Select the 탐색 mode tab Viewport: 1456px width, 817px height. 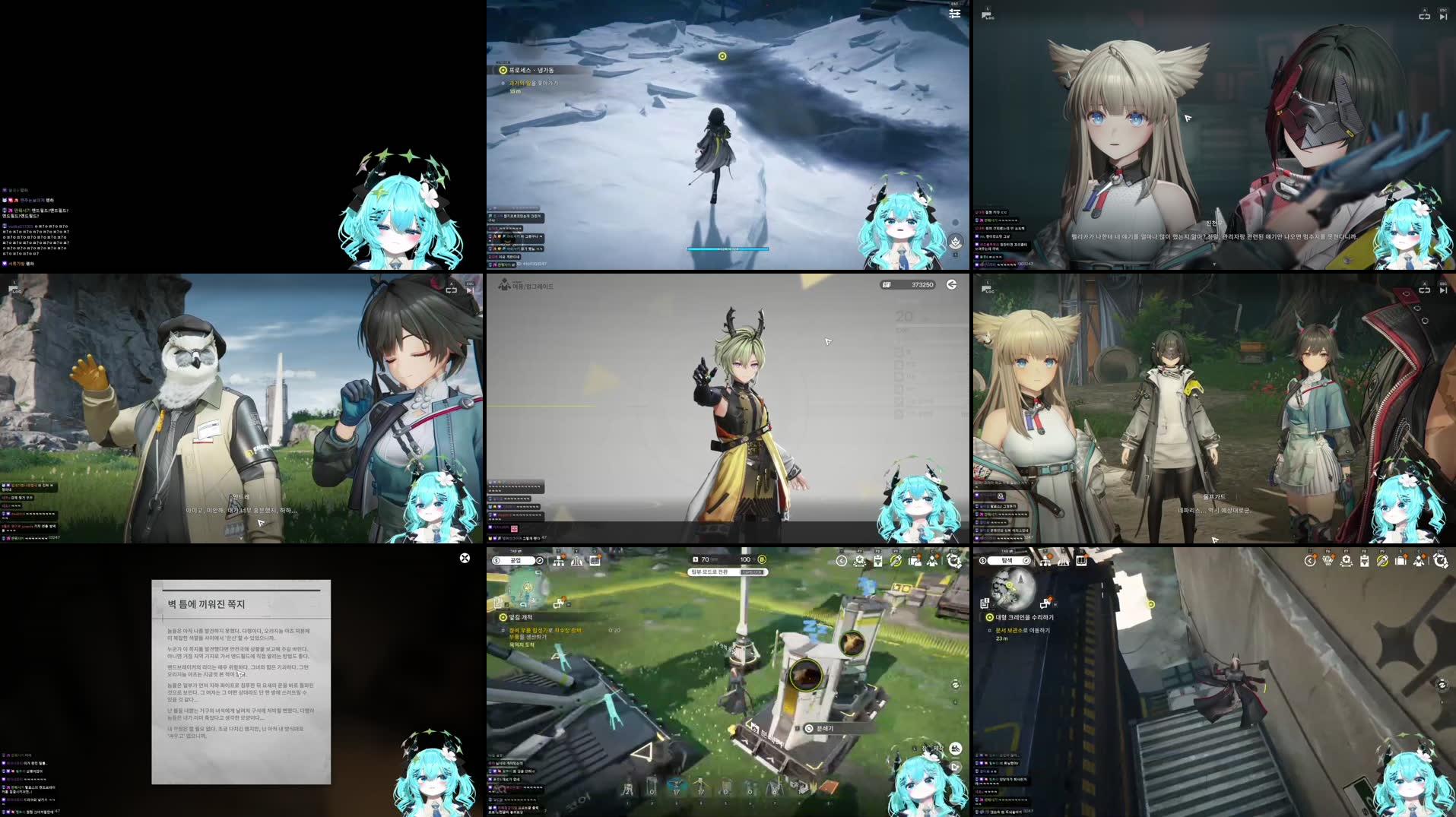[1007, 561]
